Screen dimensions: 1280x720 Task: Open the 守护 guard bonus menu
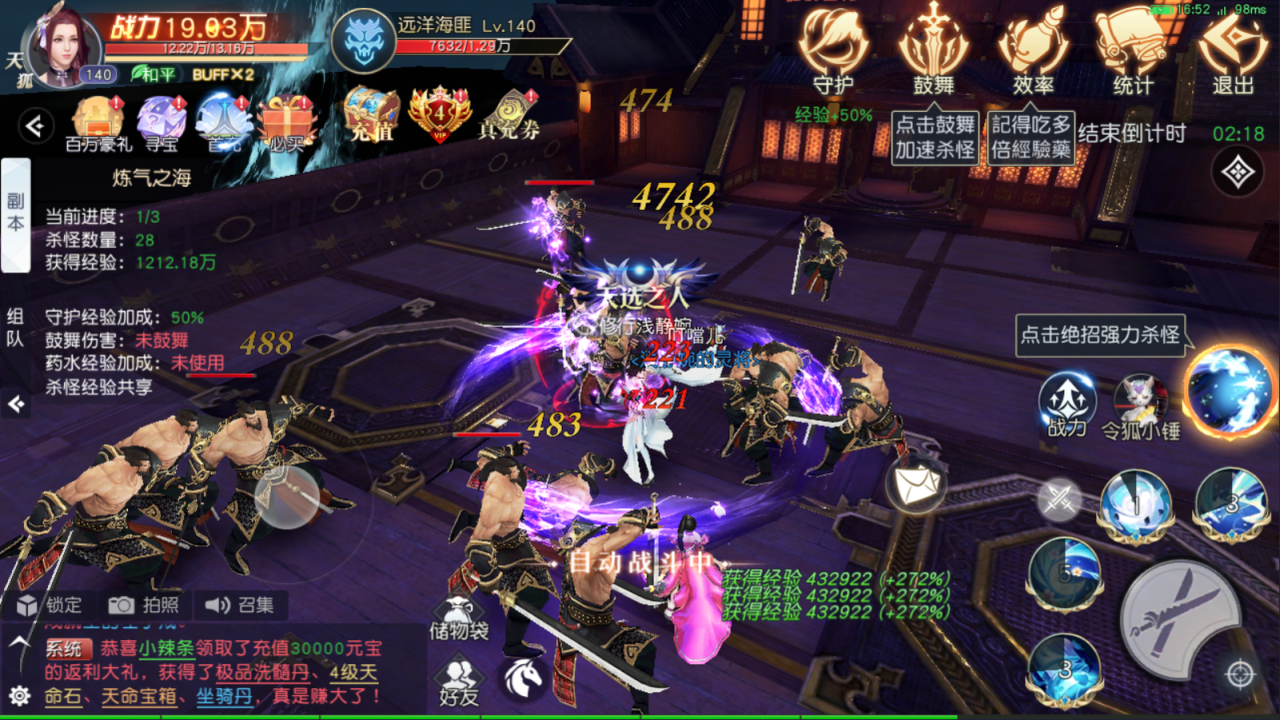coord(833,50)
